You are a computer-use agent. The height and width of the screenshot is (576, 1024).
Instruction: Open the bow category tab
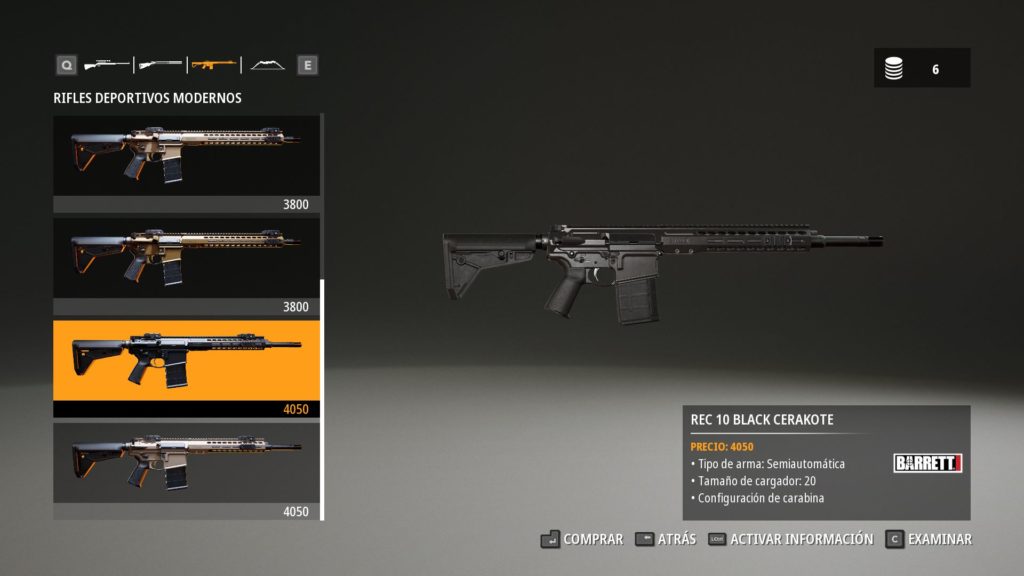coord(267,65)
